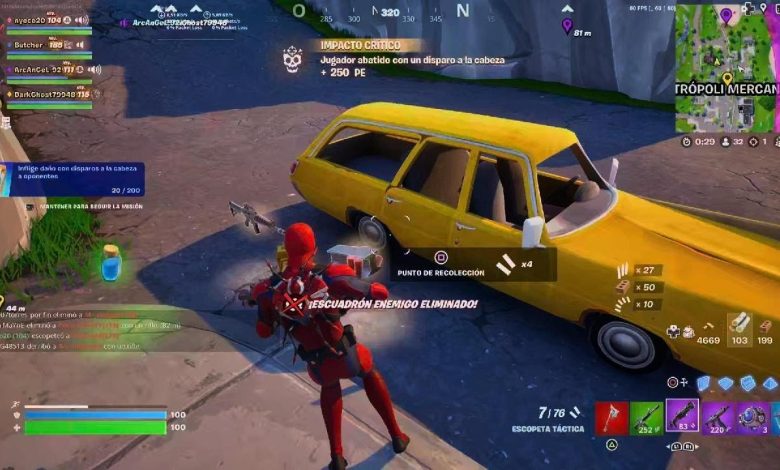Select the green assault rifle slot
This screenshot has height=470, width=780.
(647, 418)
